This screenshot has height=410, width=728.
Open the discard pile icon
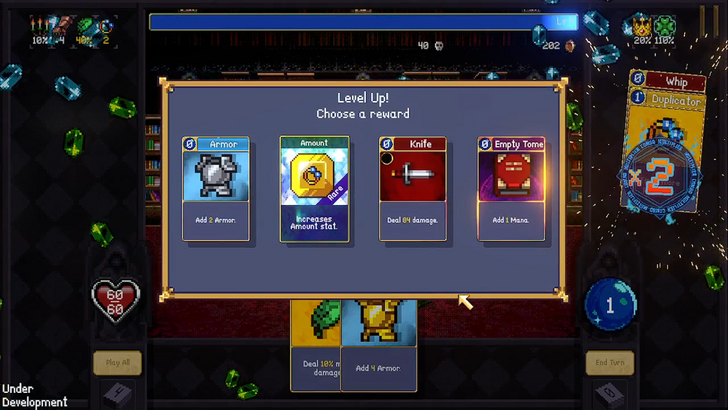point(607,394)
